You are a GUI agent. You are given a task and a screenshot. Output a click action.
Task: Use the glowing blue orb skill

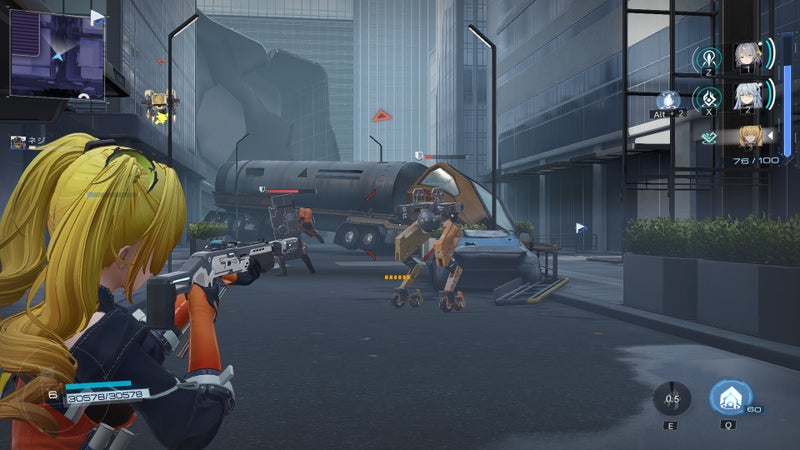pos(670,100)
